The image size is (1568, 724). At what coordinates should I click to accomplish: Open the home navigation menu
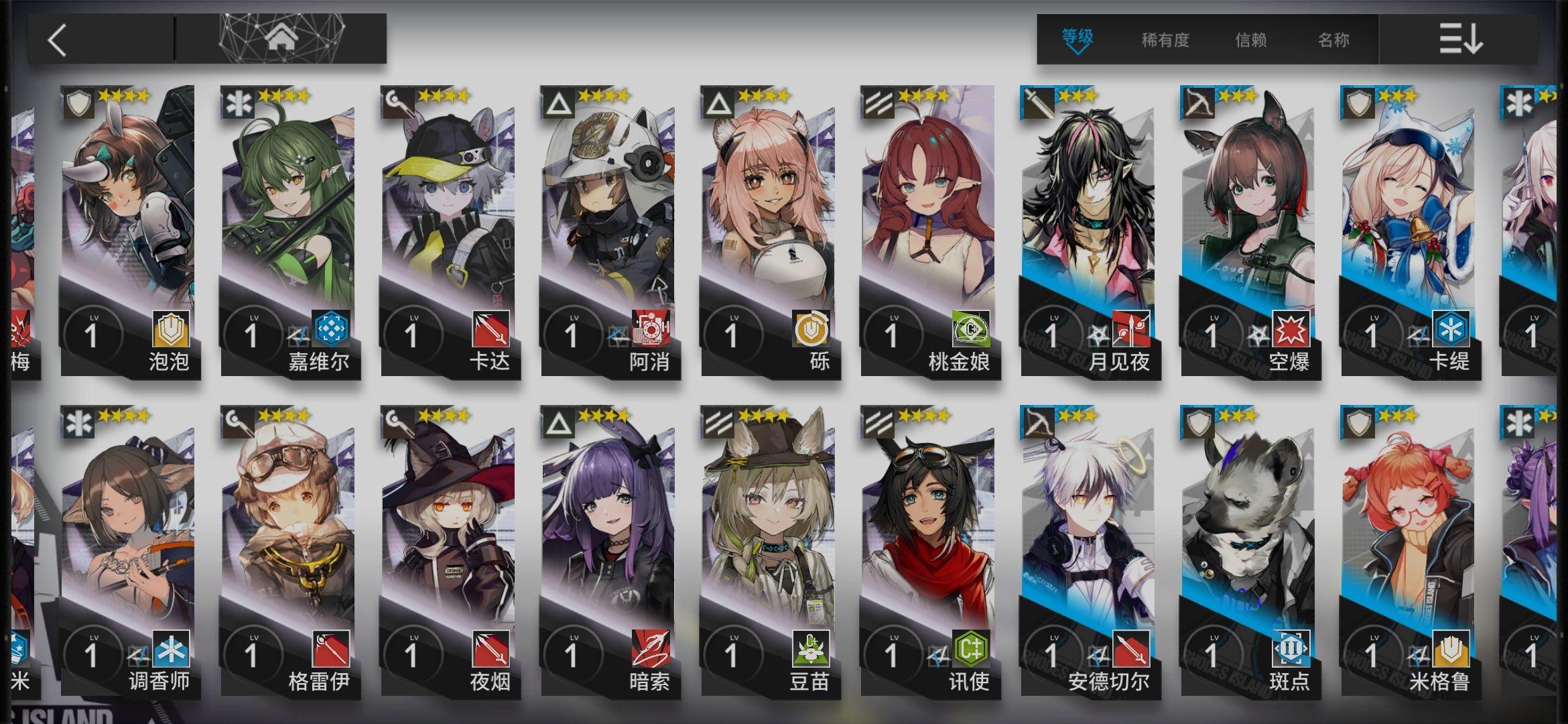281,38
